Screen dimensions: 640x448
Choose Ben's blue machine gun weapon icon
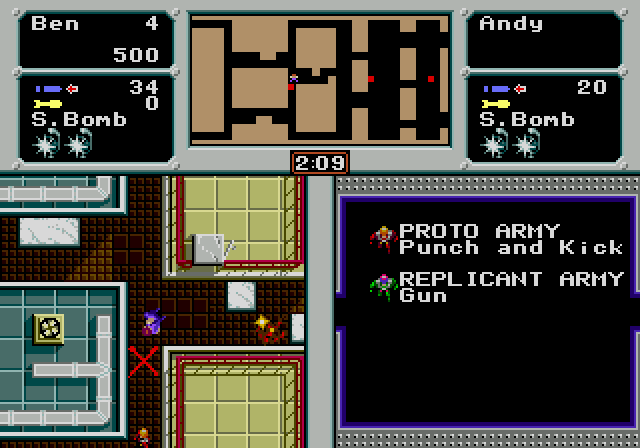coord(49,88)
